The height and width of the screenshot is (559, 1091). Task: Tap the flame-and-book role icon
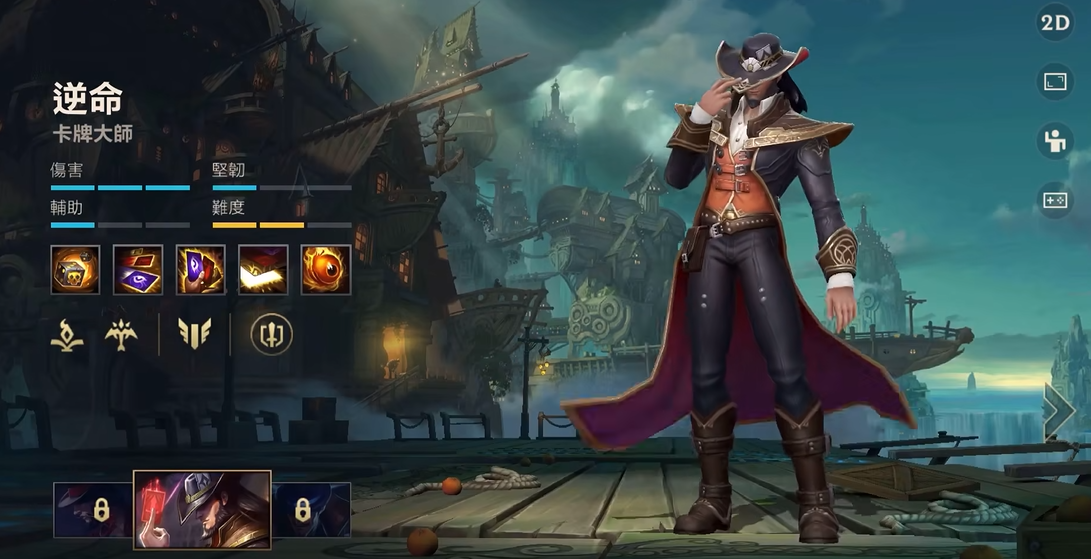tap(67, 335)
